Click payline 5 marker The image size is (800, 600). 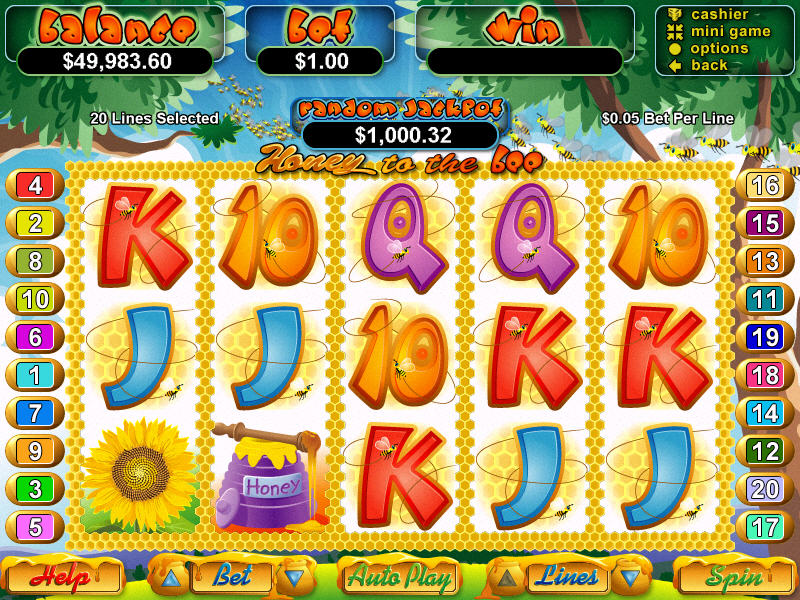click(x=35, y=526)
